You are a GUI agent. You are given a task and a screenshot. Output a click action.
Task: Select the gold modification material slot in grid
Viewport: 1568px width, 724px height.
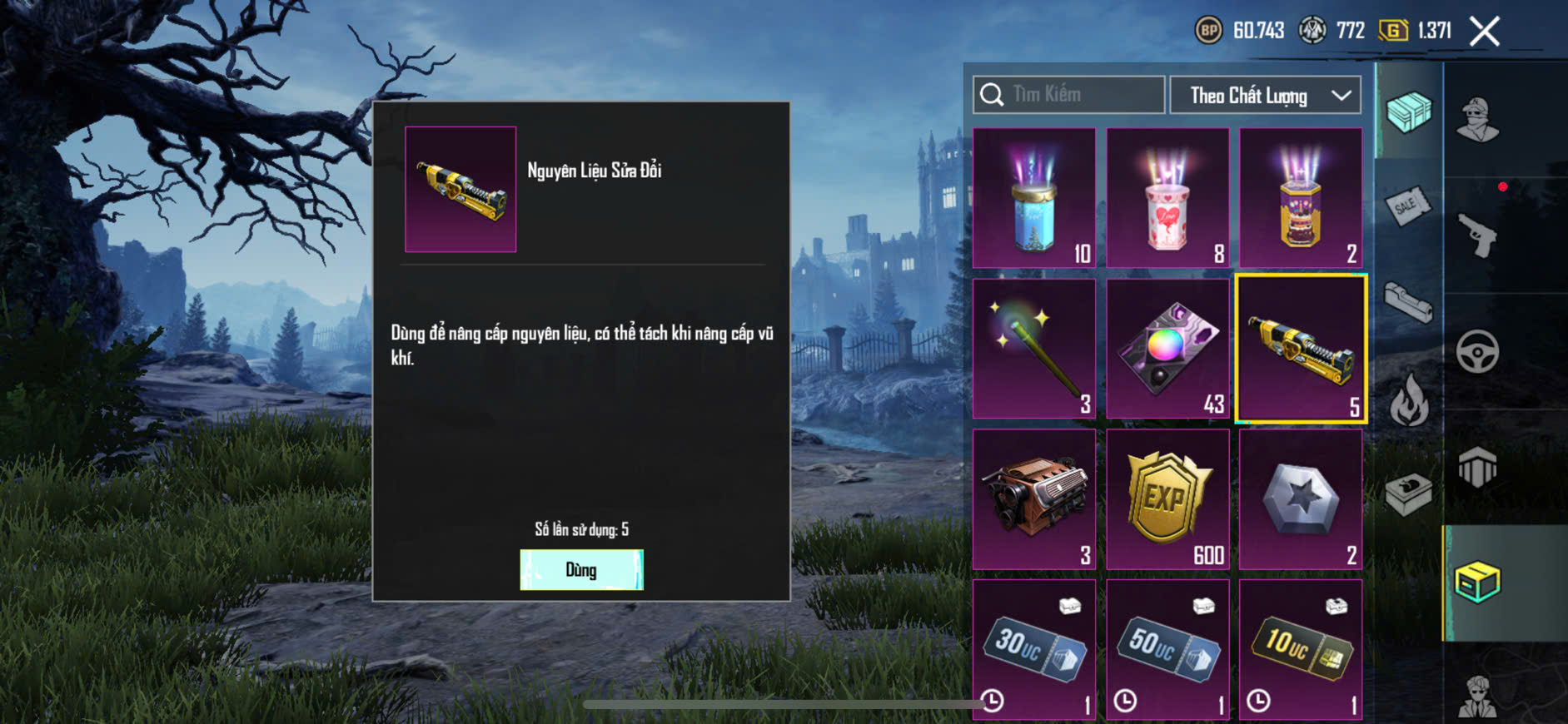click(1301, 350)
